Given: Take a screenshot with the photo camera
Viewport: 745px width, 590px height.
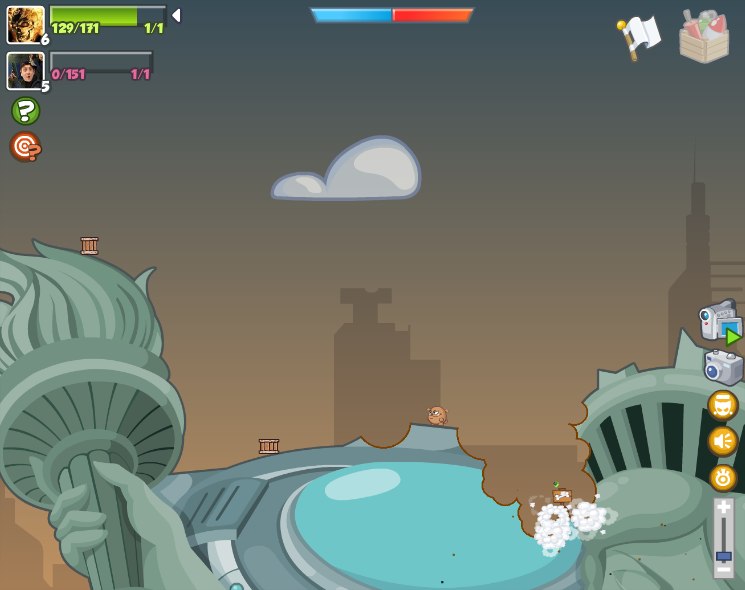Looking at the screenshot, I should click(x=722, y=367).
